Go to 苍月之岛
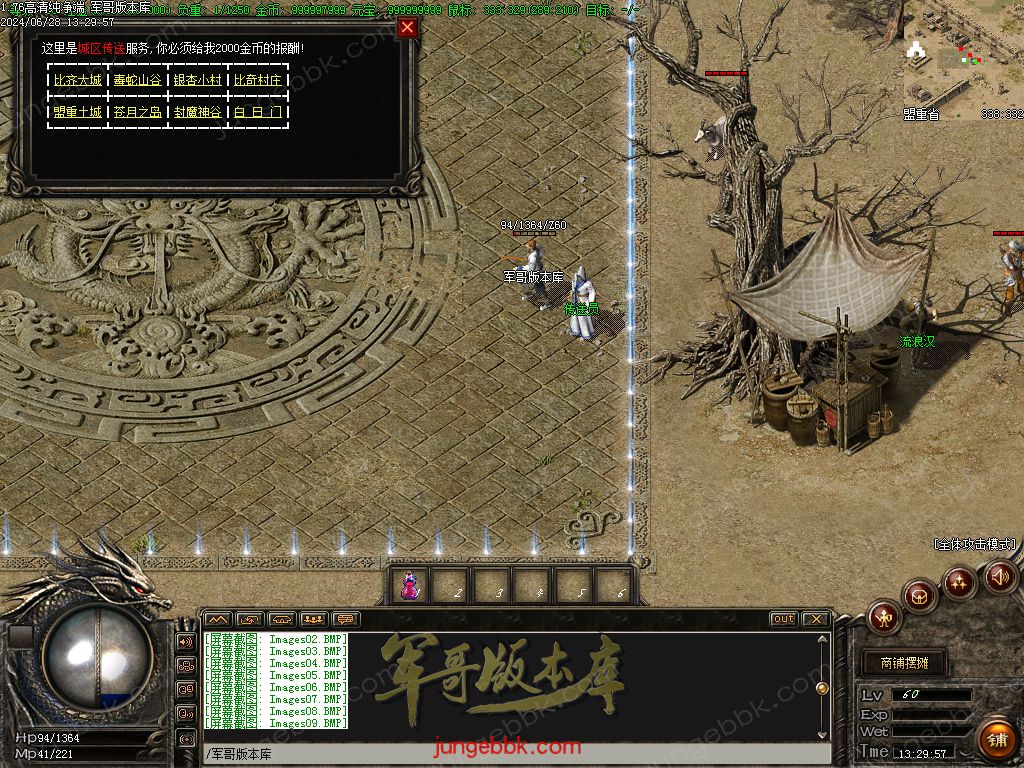 coord(137,112)
